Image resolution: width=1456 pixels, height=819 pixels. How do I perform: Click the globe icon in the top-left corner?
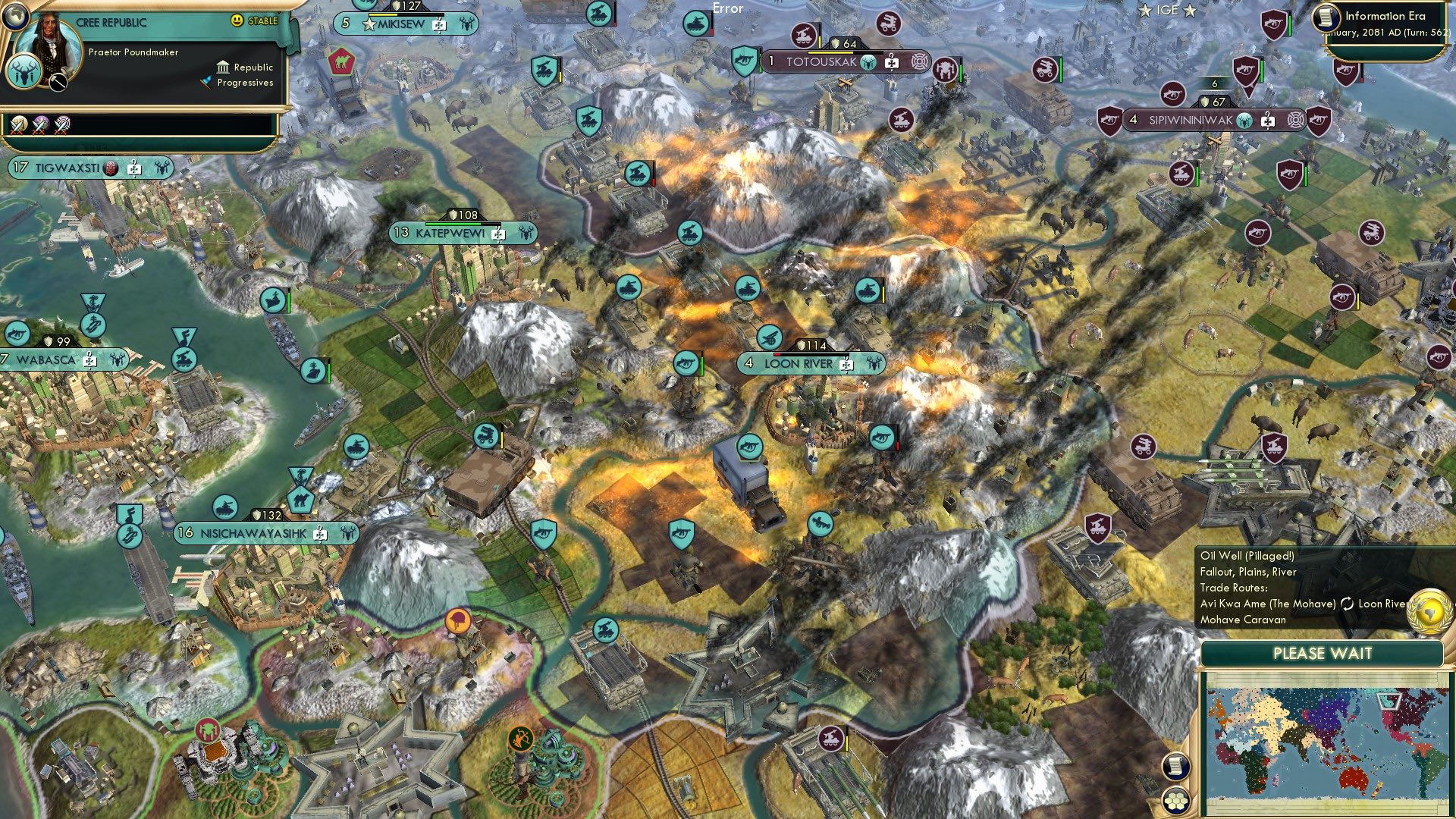tap(15, 17)
